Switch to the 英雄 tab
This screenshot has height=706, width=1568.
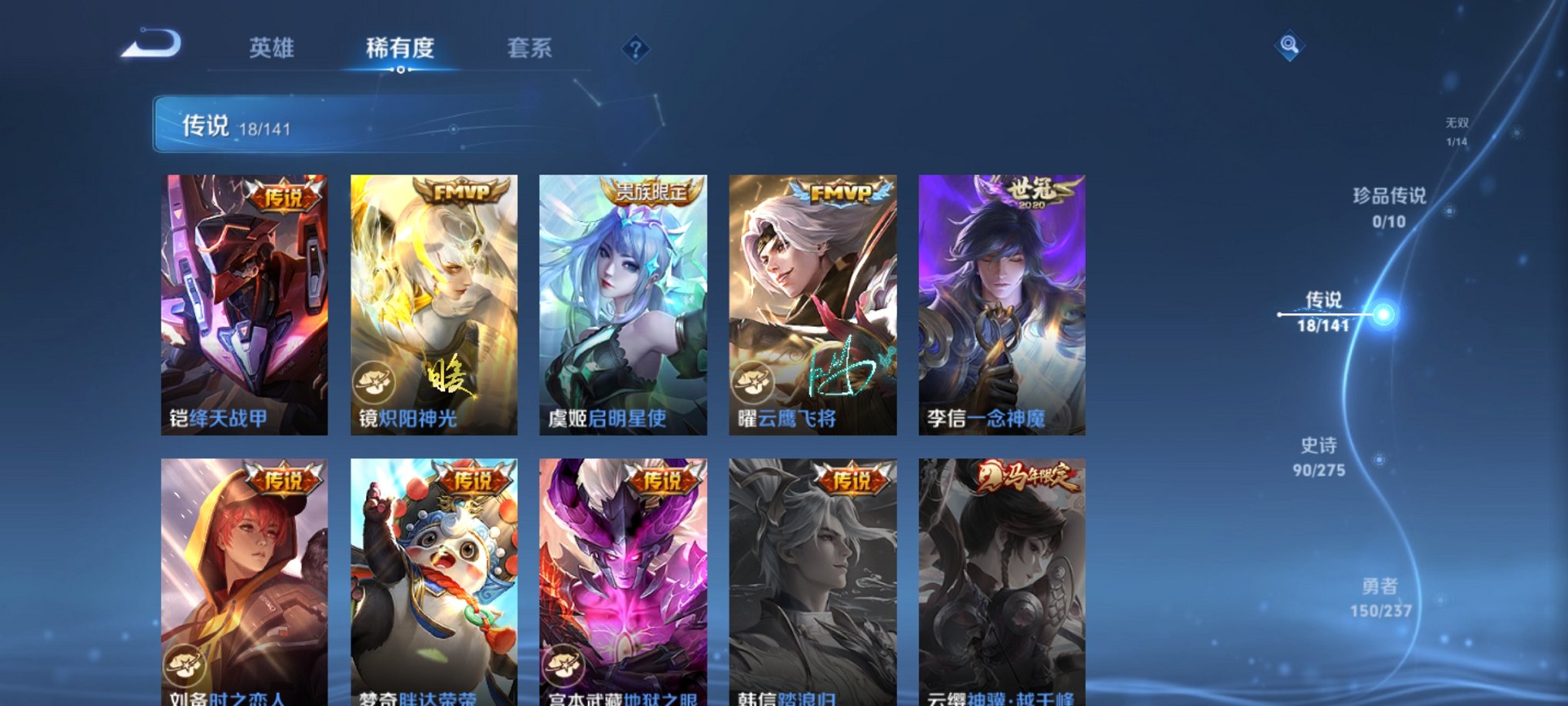pyautogui.click(x=274, y=48)
